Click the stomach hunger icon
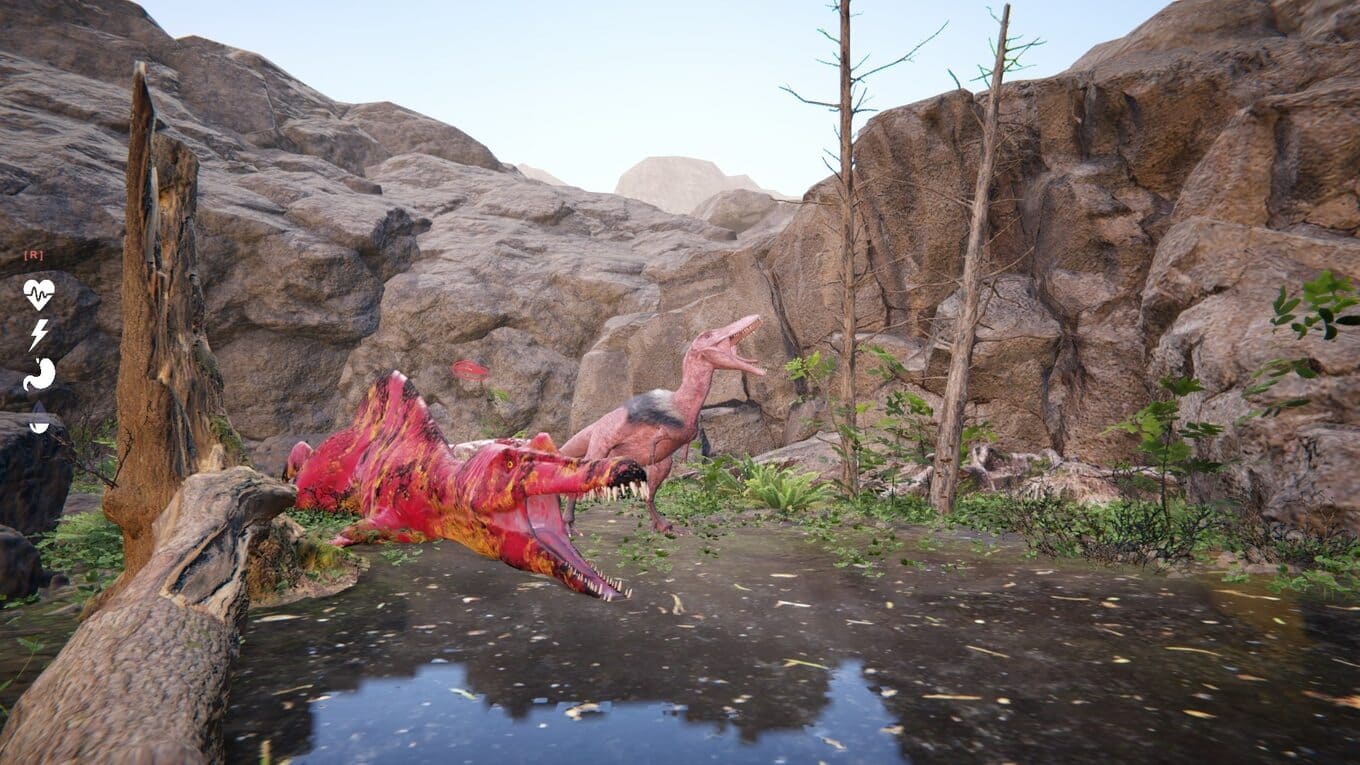 click(39, 374)
